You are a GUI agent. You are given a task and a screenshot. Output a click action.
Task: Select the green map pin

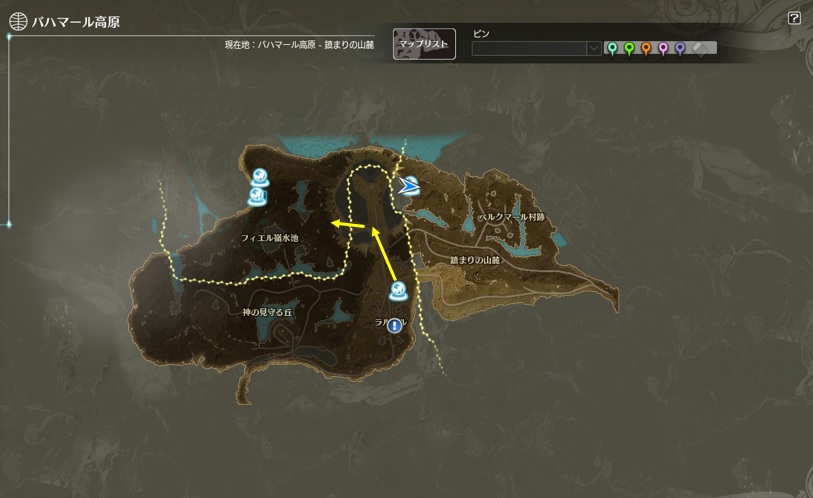click(629, 48)
